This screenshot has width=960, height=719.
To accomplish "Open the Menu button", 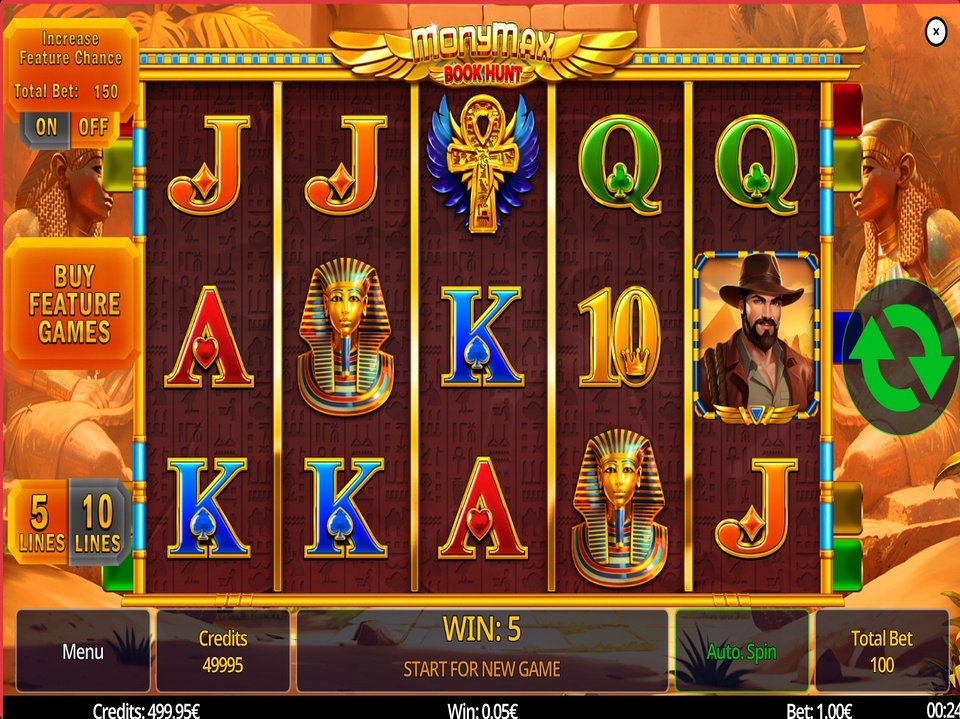I will tap(83, 651).
